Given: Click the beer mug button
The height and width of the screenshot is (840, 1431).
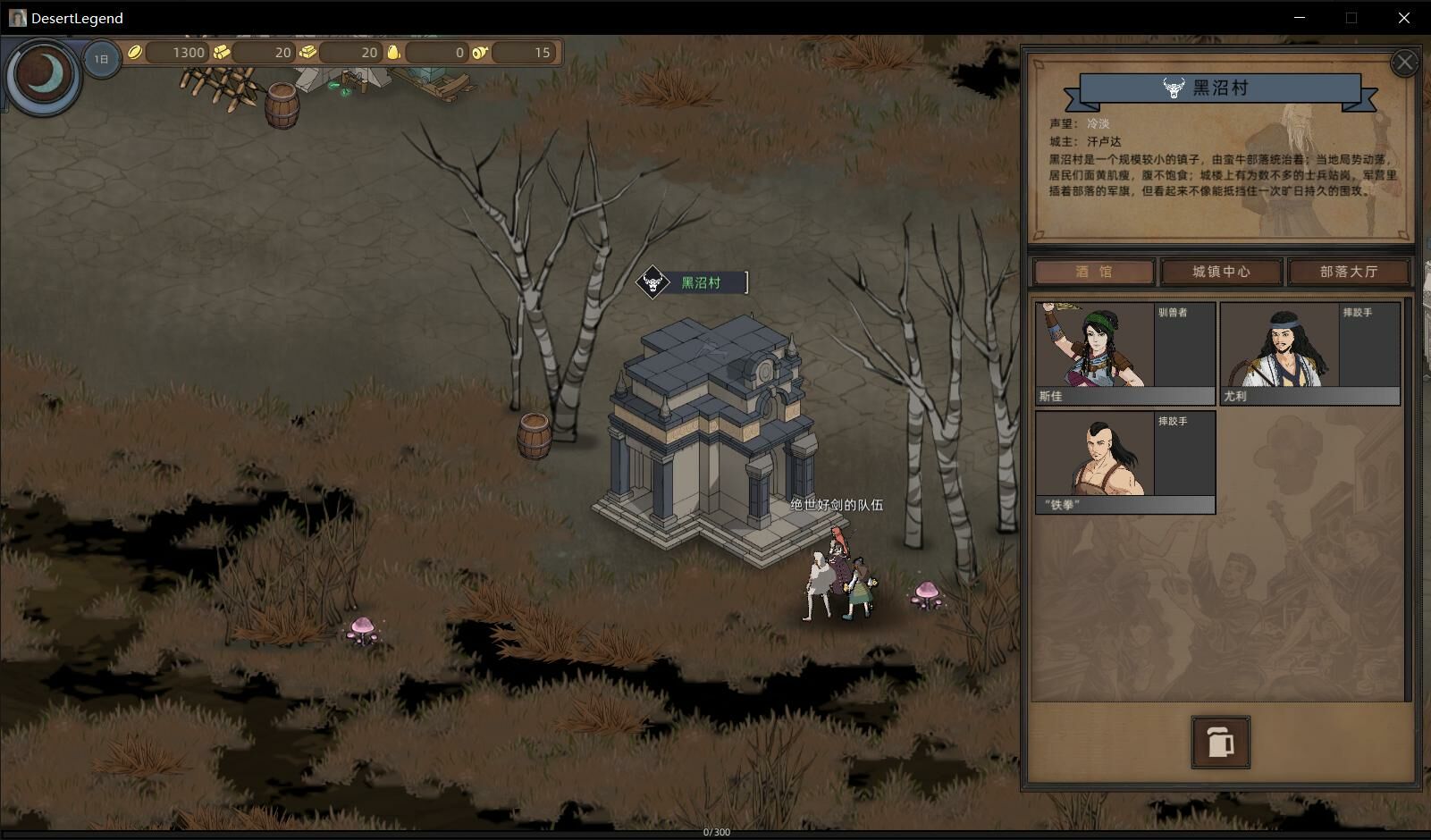Looking at the screenshot, I should coord(1220,742).
